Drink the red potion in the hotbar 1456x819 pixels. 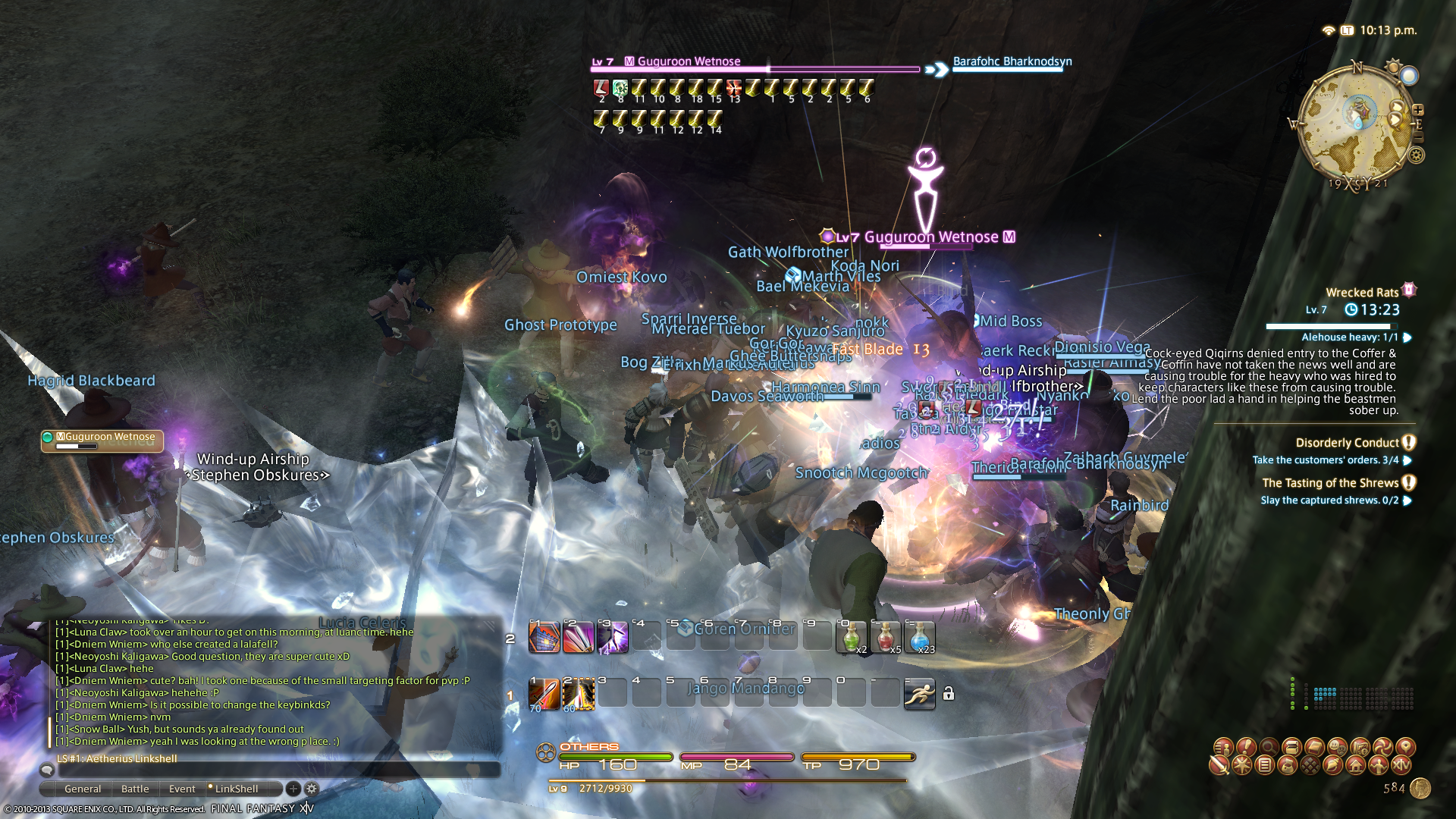coord(885,637)
